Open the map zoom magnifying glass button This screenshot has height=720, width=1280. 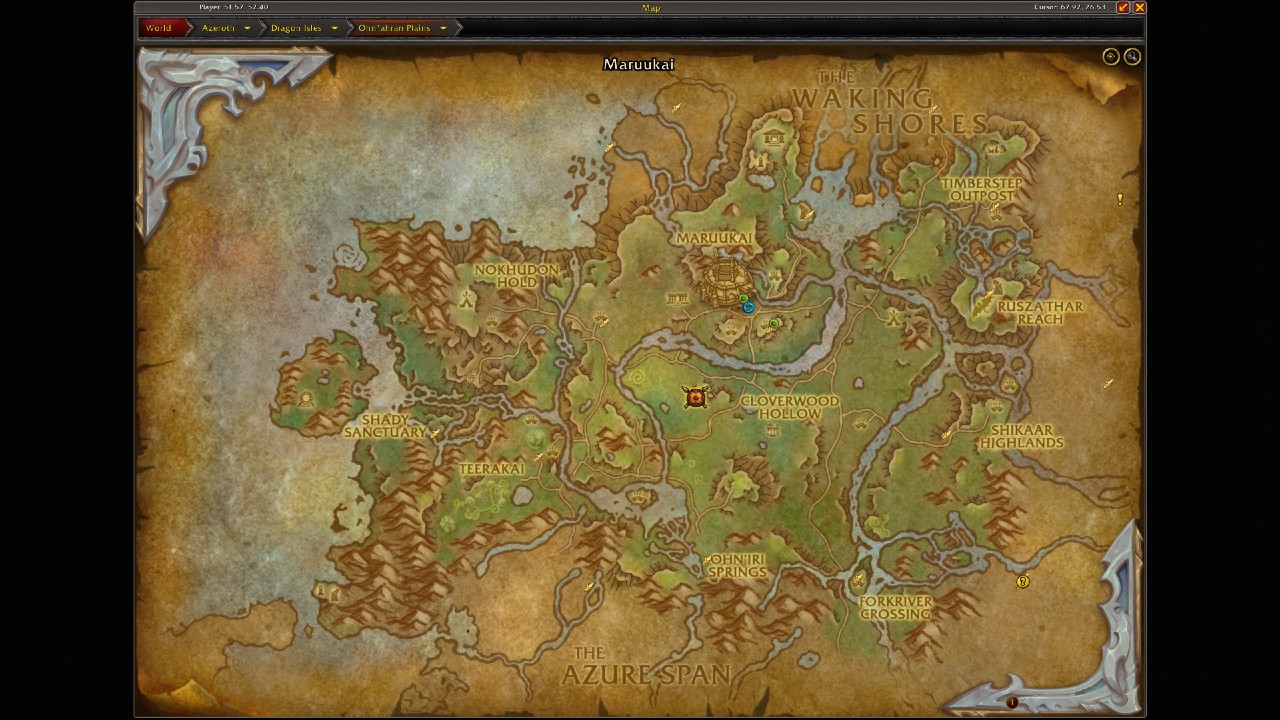click(x=1133, y=56)
